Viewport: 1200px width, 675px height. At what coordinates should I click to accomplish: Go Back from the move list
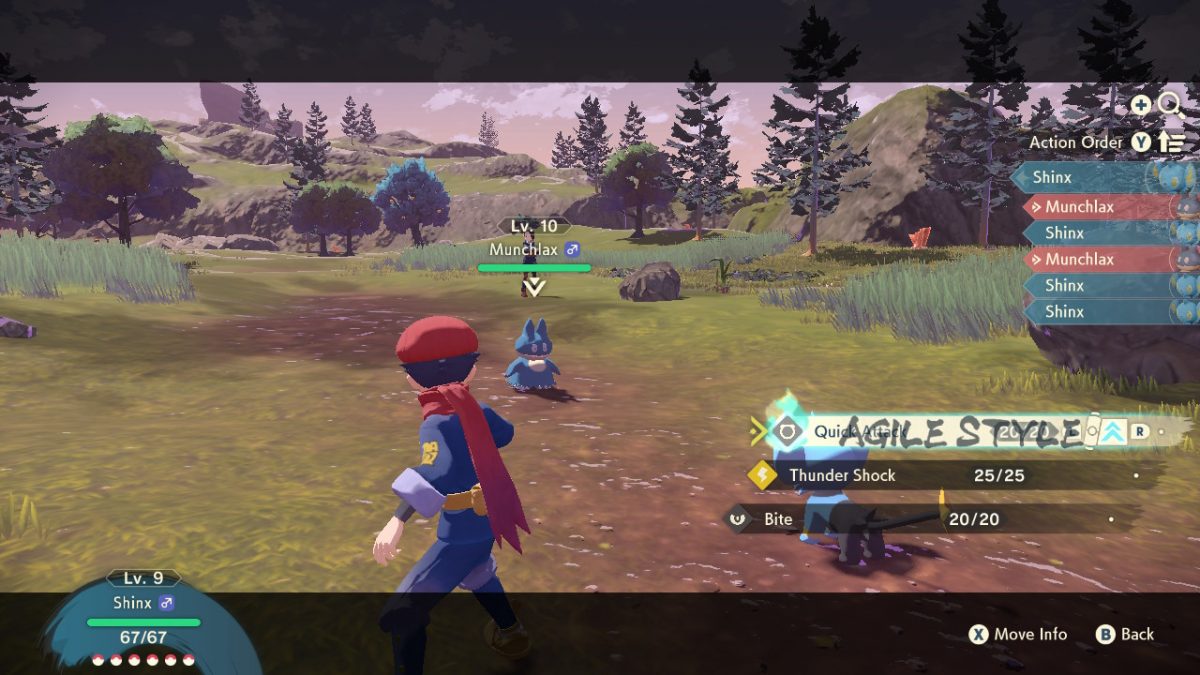tap(1125, 634)
